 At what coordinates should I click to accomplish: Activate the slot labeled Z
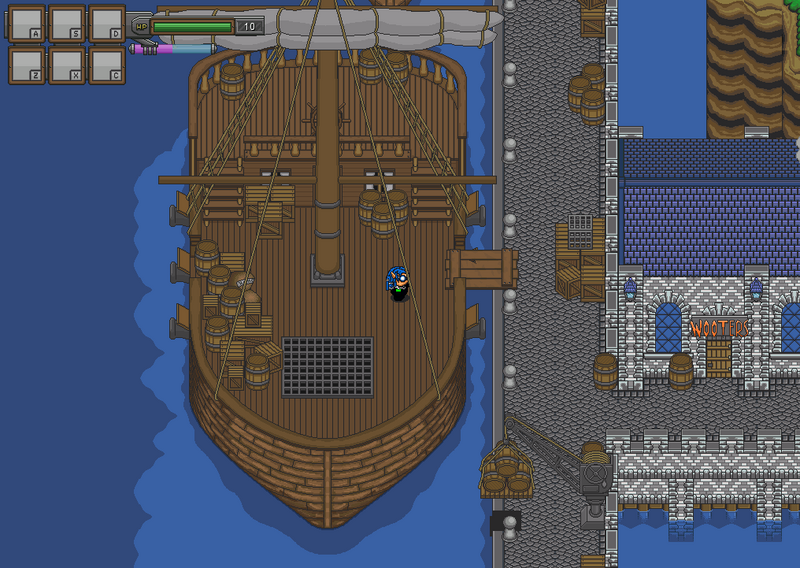pos(26,64)
